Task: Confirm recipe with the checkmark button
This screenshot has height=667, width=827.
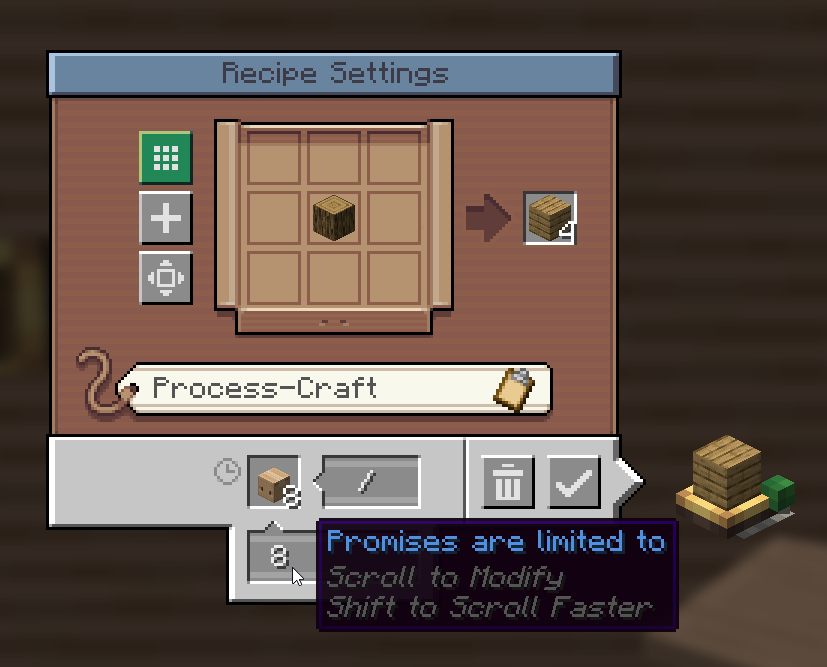Action: coord(573,482)
